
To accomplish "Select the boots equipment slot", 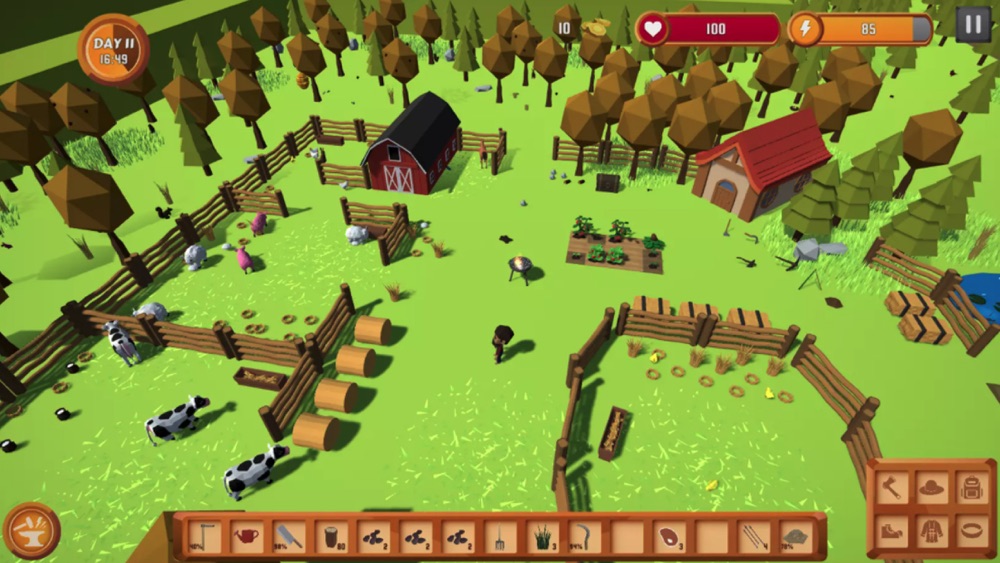I will [893, 530].
